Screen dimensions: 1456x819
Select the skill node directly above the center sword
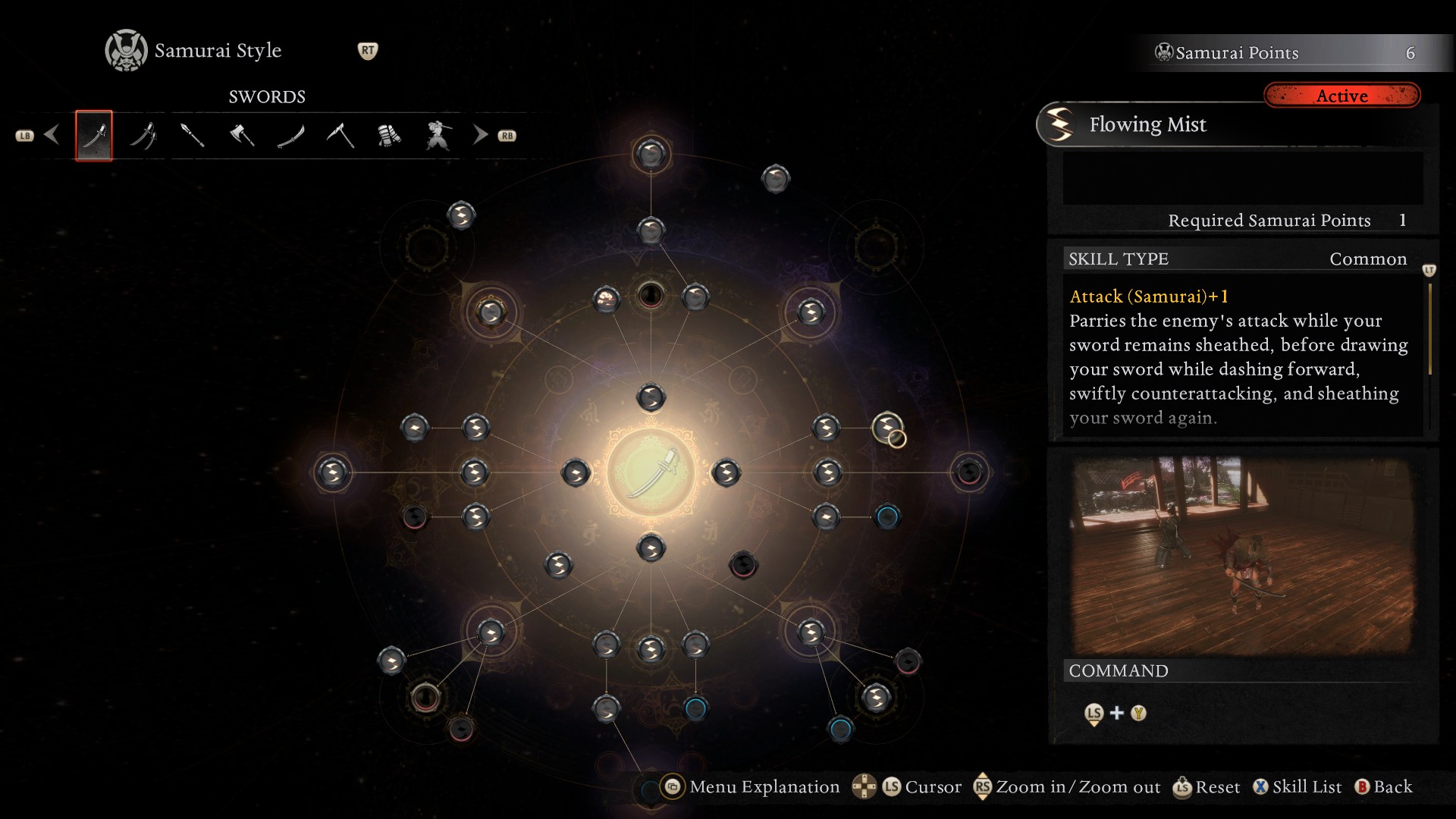click(651, 397)
